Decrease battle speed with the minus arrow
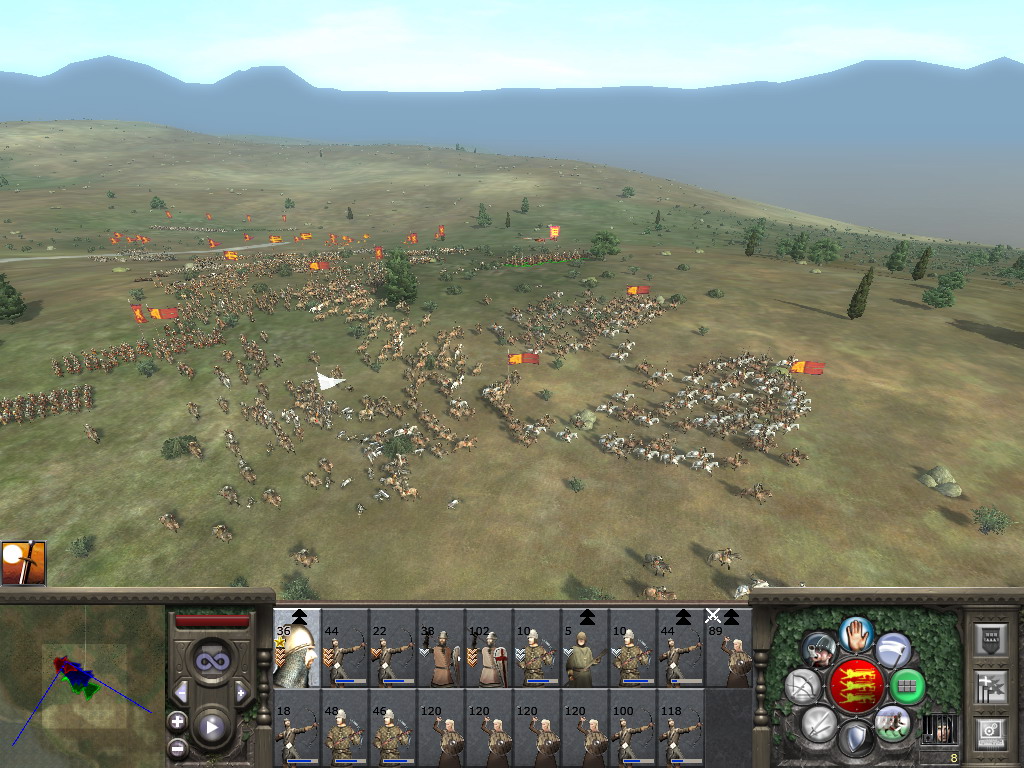The height and width of the screenshot is (768, 1024). click(x=181, y=692)
